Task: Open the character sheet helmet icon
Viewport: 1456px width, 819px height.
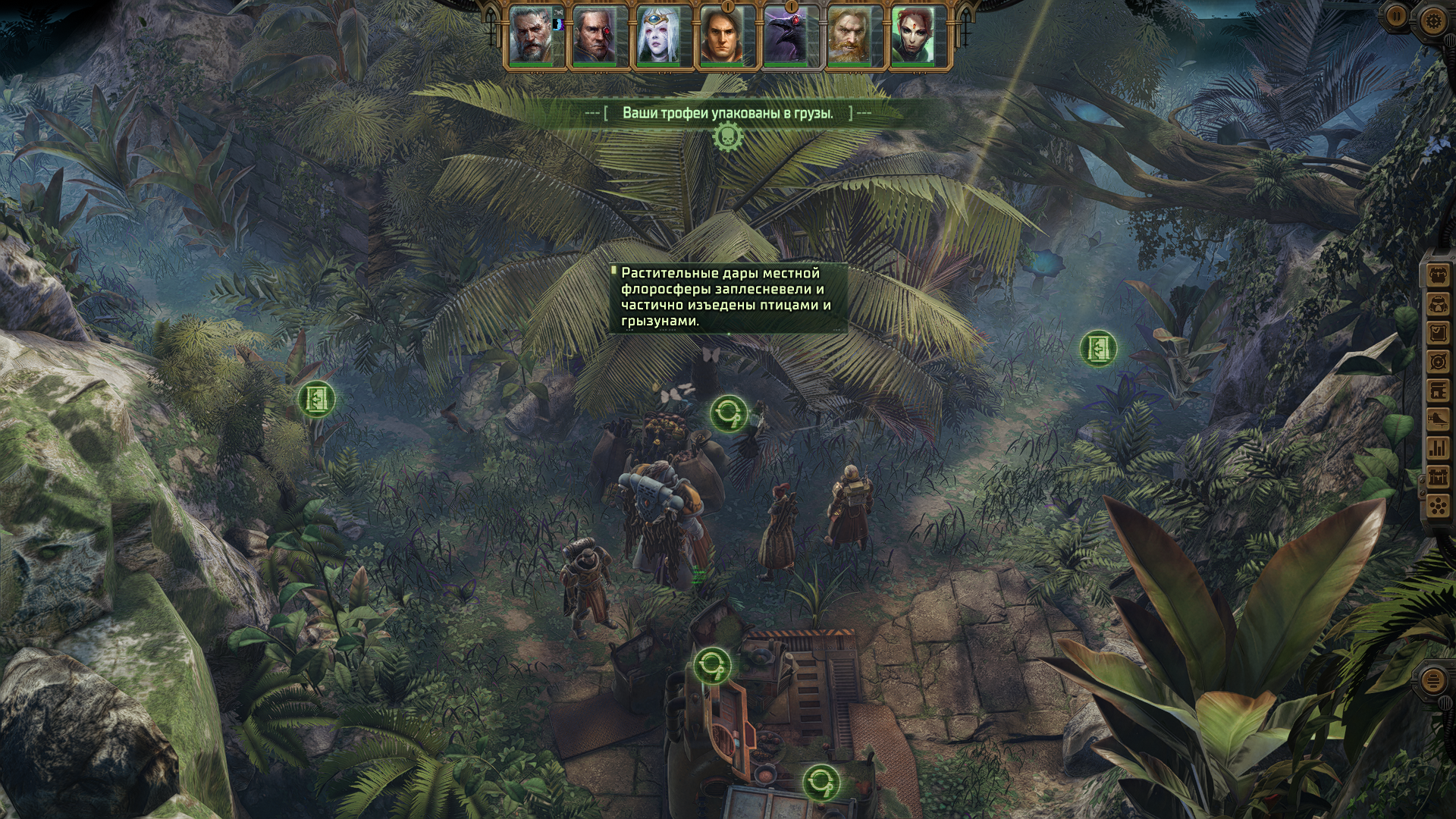Action: 1437,303
